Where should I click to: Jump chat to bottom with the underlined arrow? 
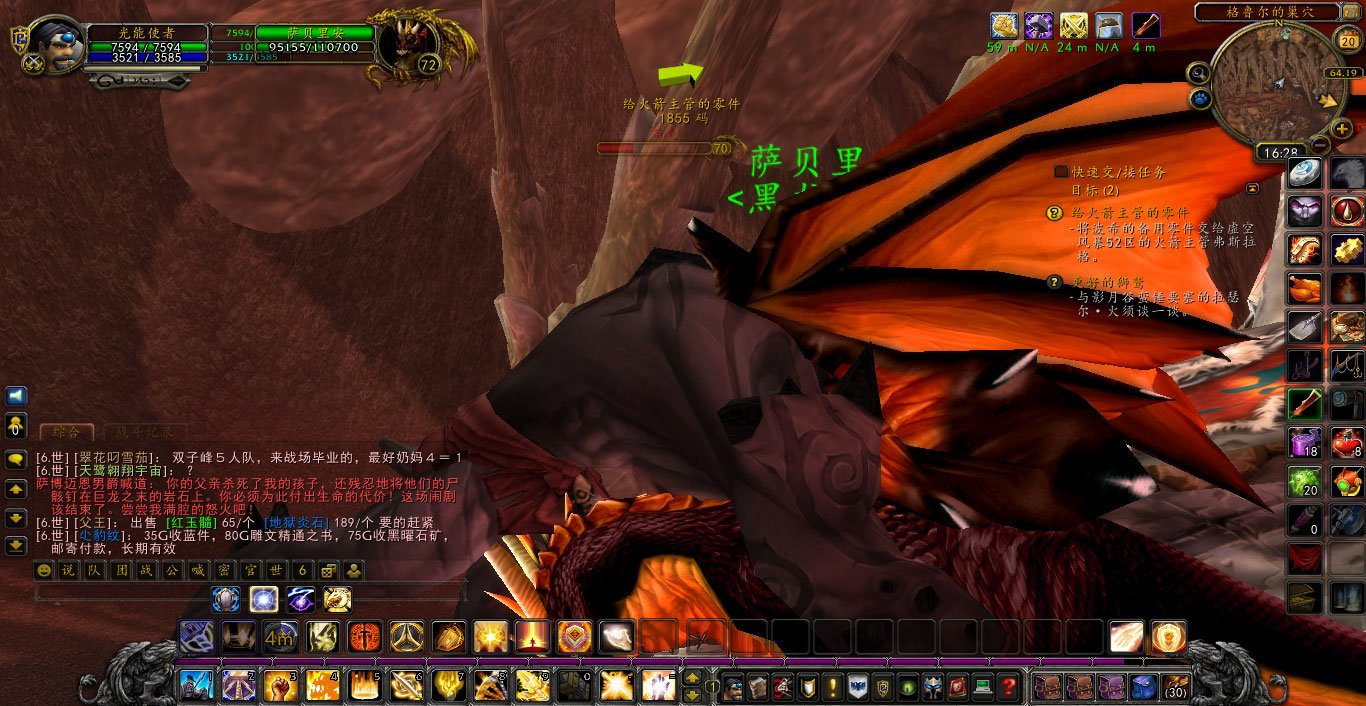pos(16,546)
